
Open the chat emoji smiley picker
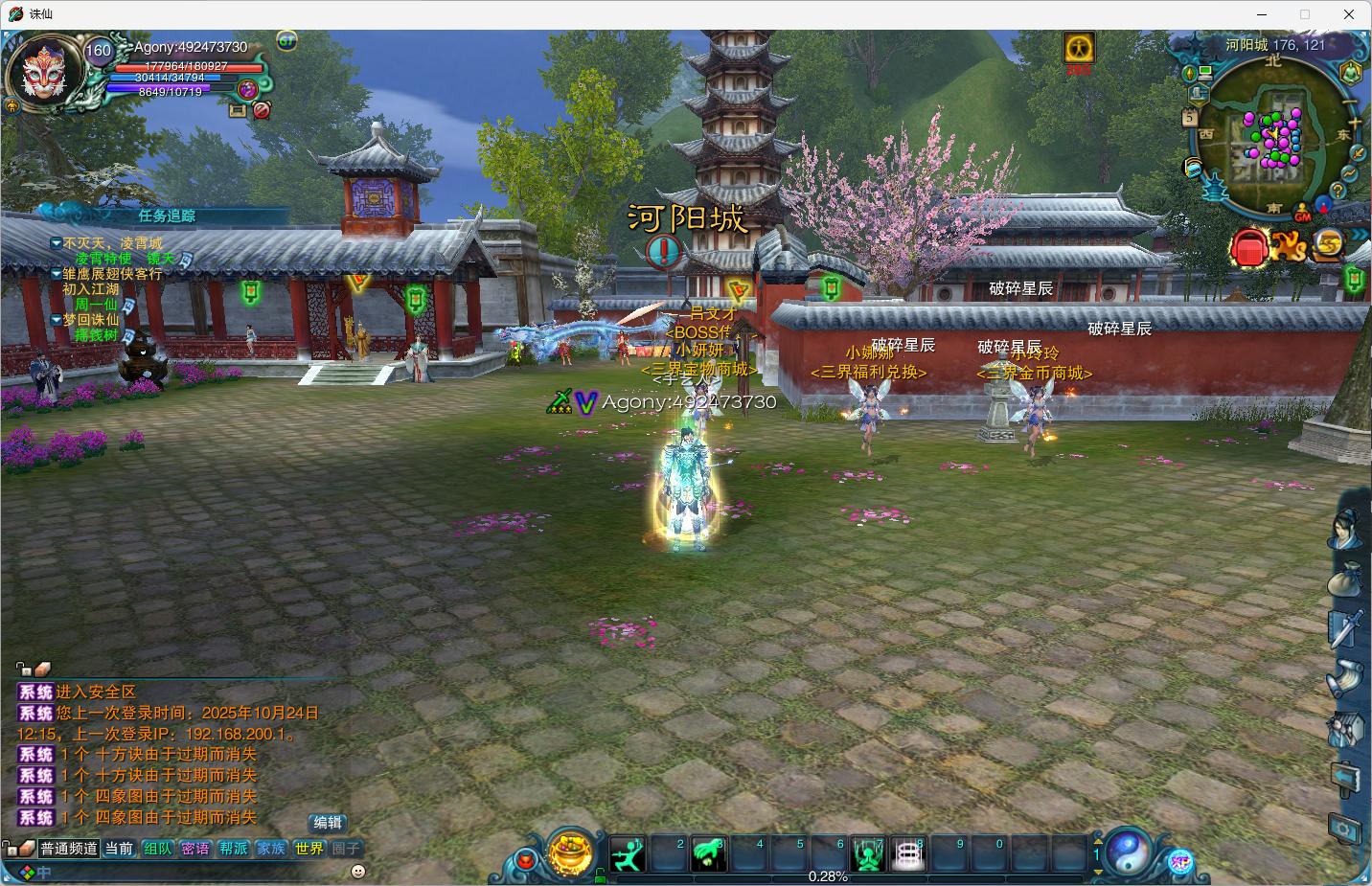[x=358, y=872]
